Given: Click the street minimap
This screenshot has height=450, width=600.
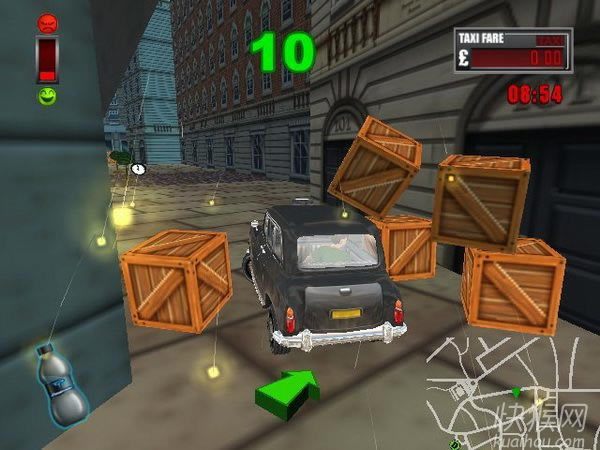Looking at the screenshot, I should click(x=510, y=390).
